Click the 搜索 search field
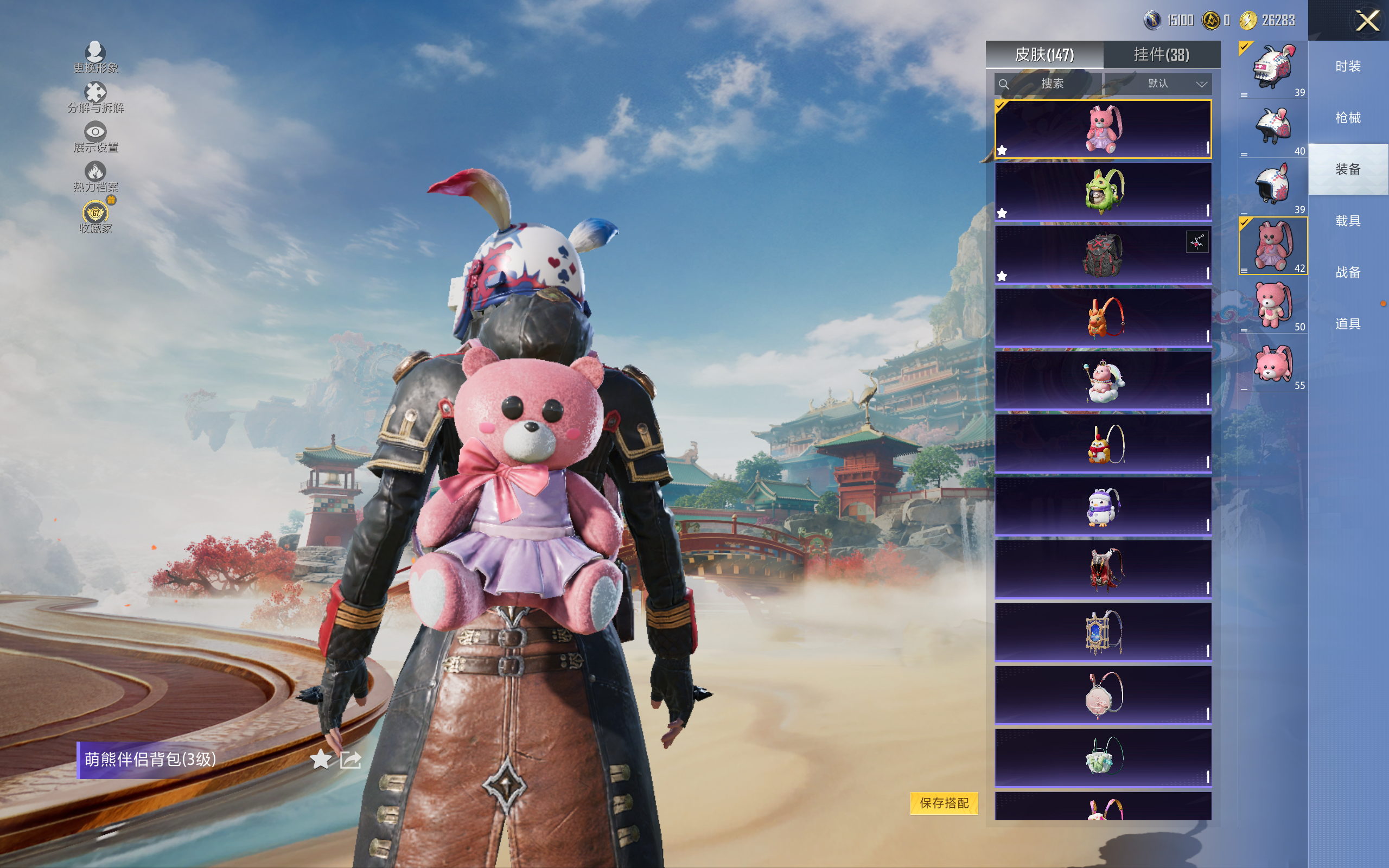 (1048, 84)
